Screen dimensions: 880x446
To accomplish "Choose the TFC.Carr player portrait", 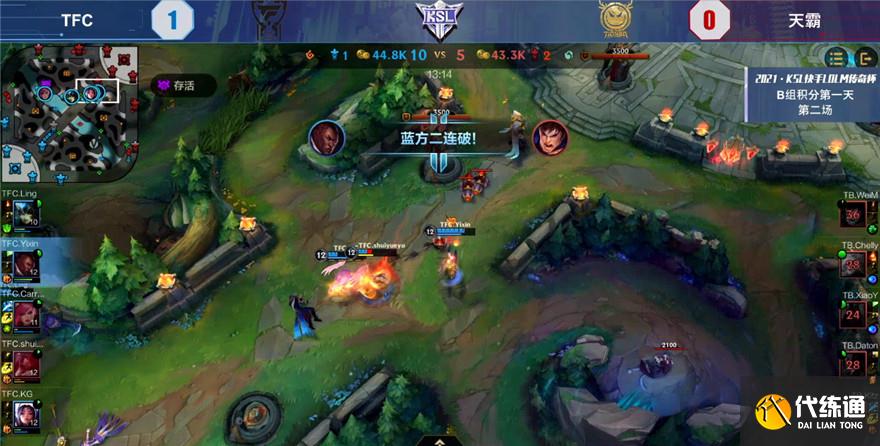I will (x=24, y=315).
